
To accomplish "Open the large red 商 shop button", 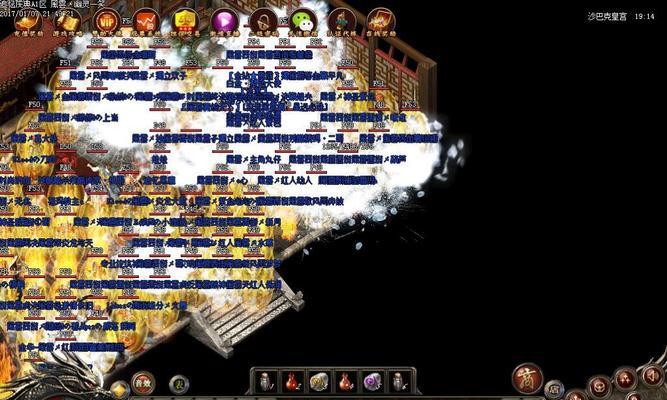I will [527, 378].
